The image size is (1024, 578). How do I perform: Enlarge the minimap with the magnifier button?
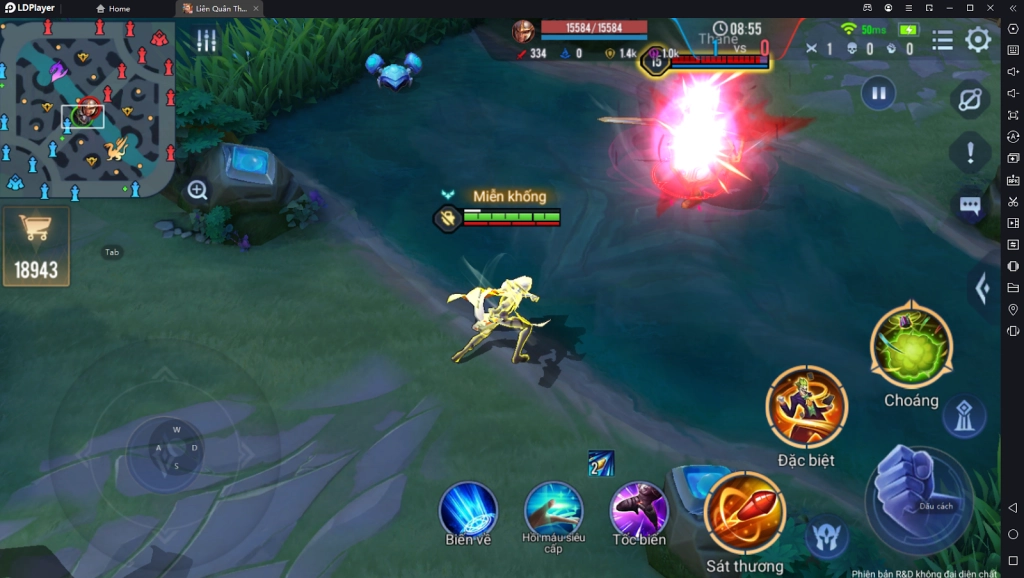(198, 190)
